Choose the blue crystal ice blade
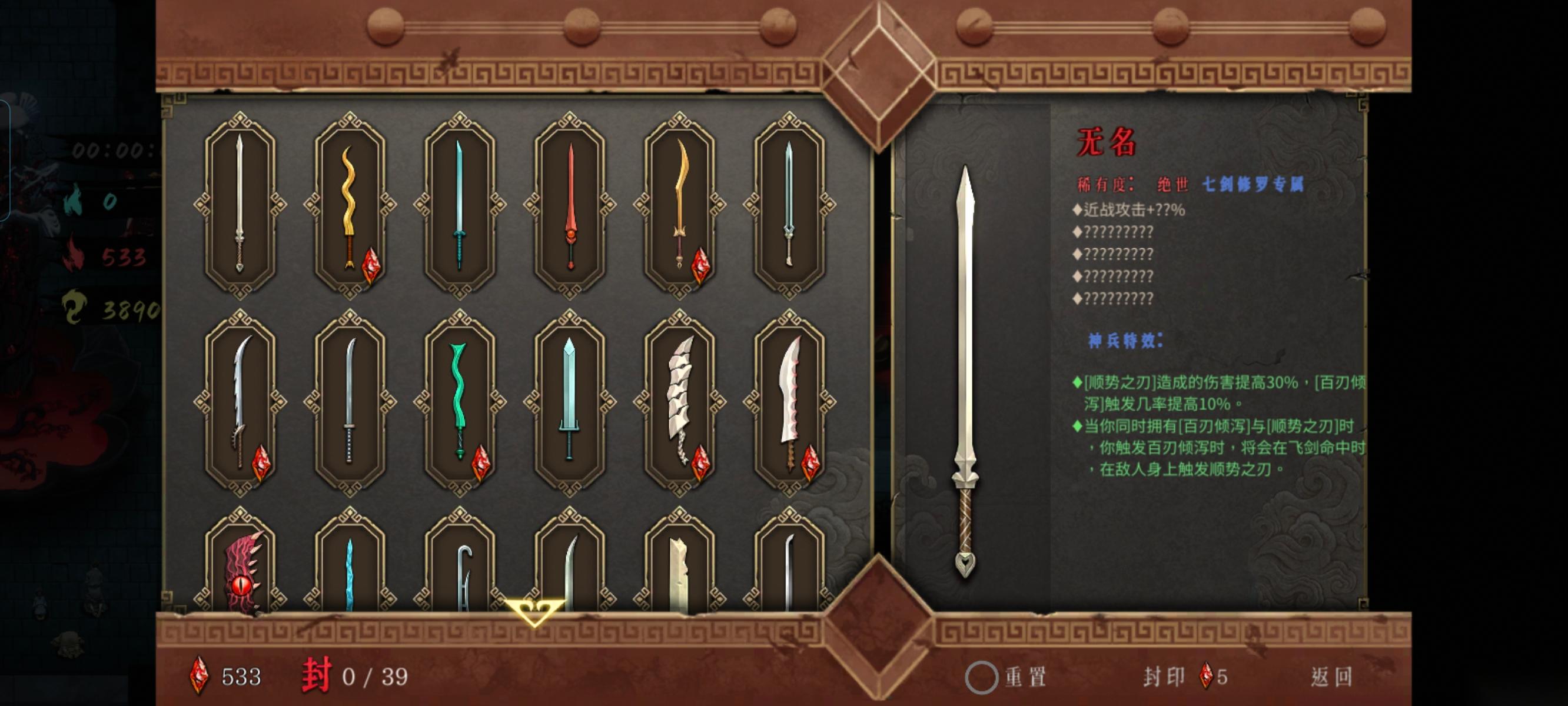Screen dimensions: 1568x706 350,572
